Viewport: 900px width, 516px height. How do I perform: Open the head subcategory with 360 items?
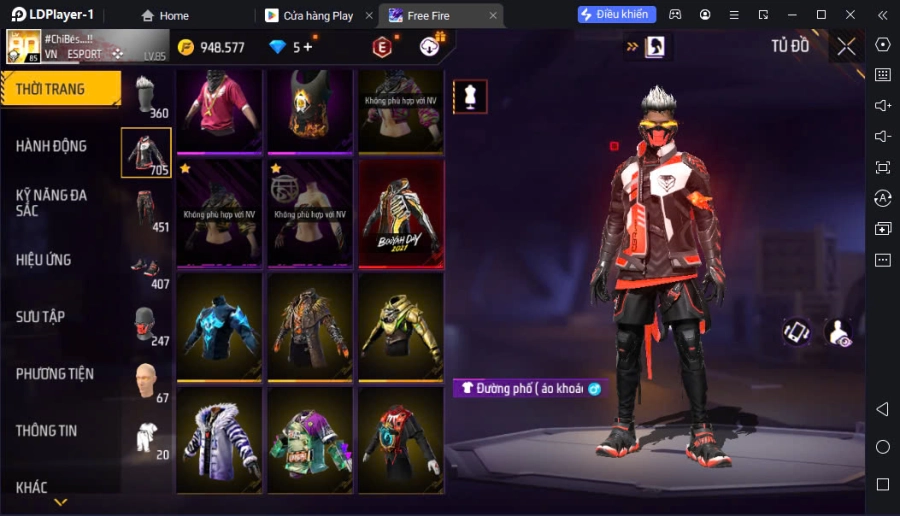146,96
